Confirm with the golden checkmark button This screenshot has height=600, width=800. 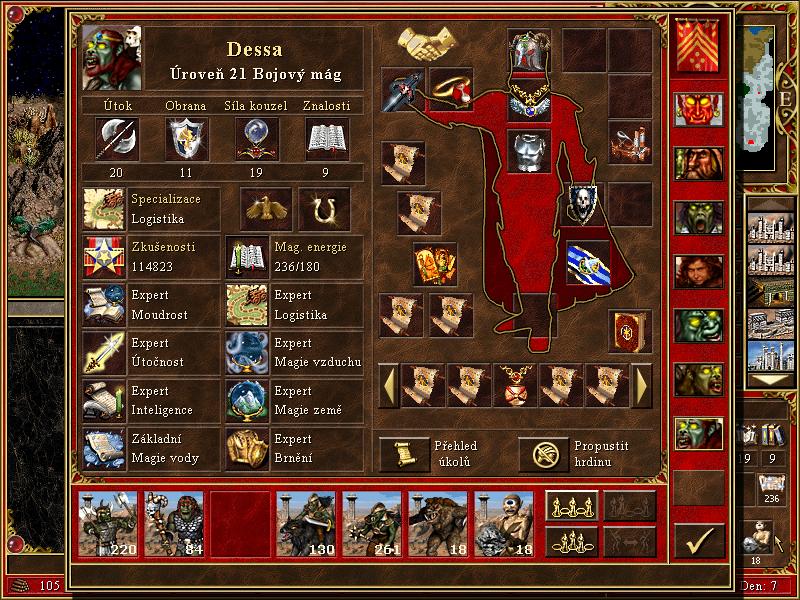point(699,541)
